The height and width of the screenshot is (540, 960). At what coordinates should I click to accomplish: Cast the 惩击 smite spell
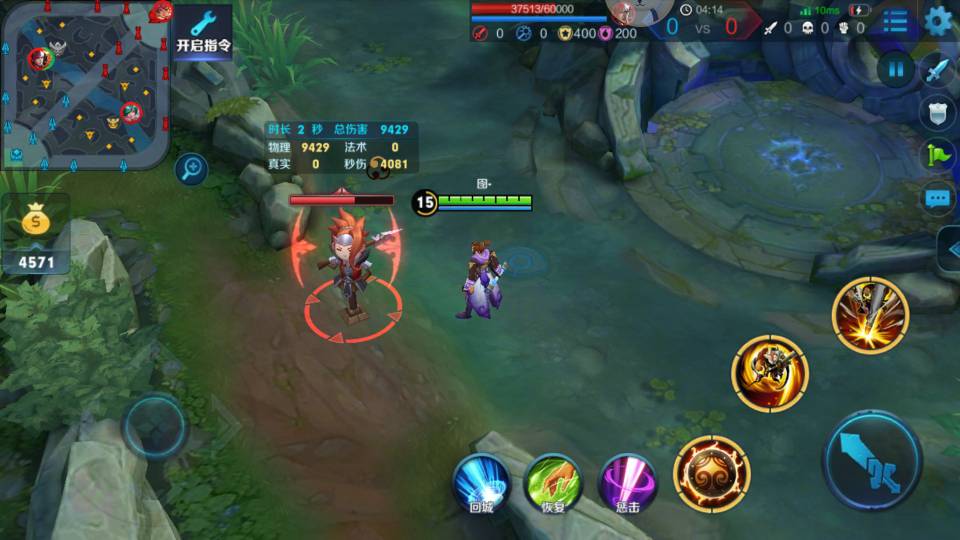628,484
